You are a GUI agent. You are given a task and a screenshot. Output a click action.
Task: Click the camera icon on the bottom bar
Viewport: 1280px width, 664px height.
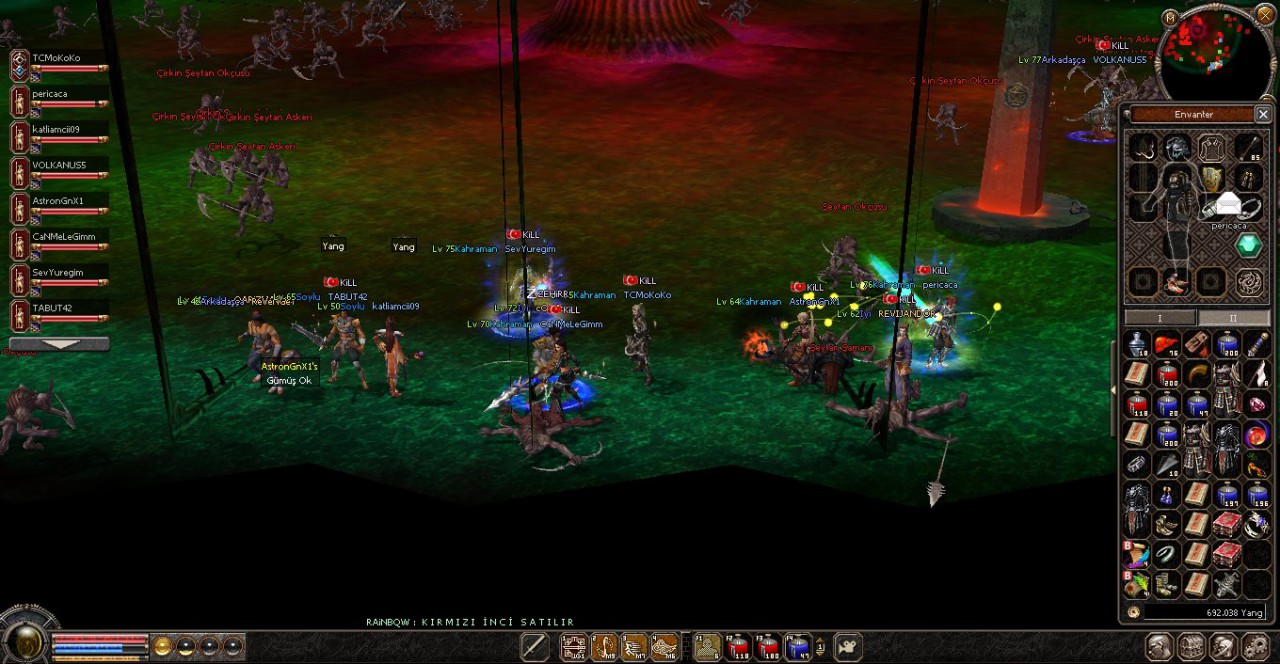[848, 647]
